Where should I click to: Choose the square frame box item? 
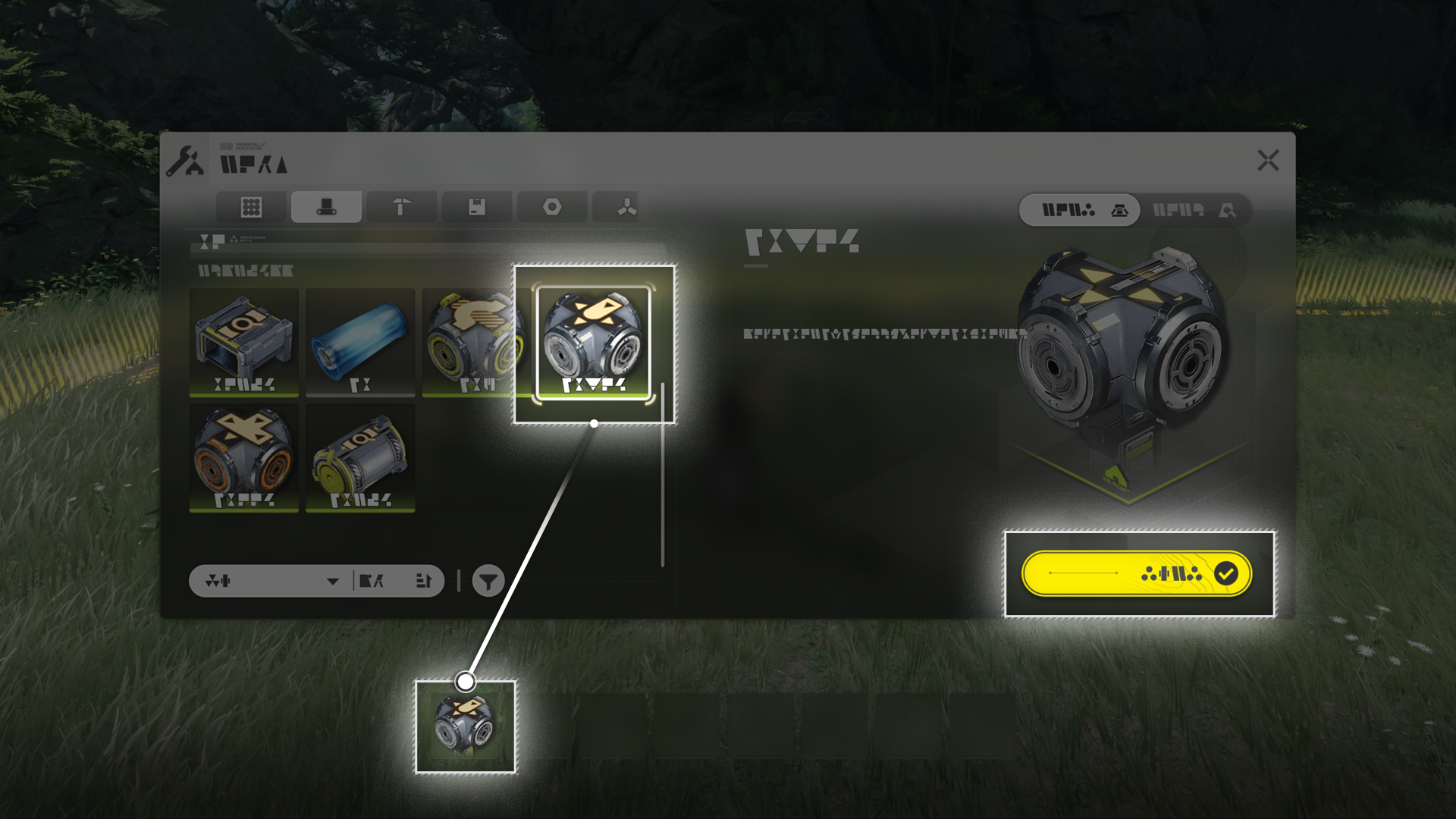[243, 342]
